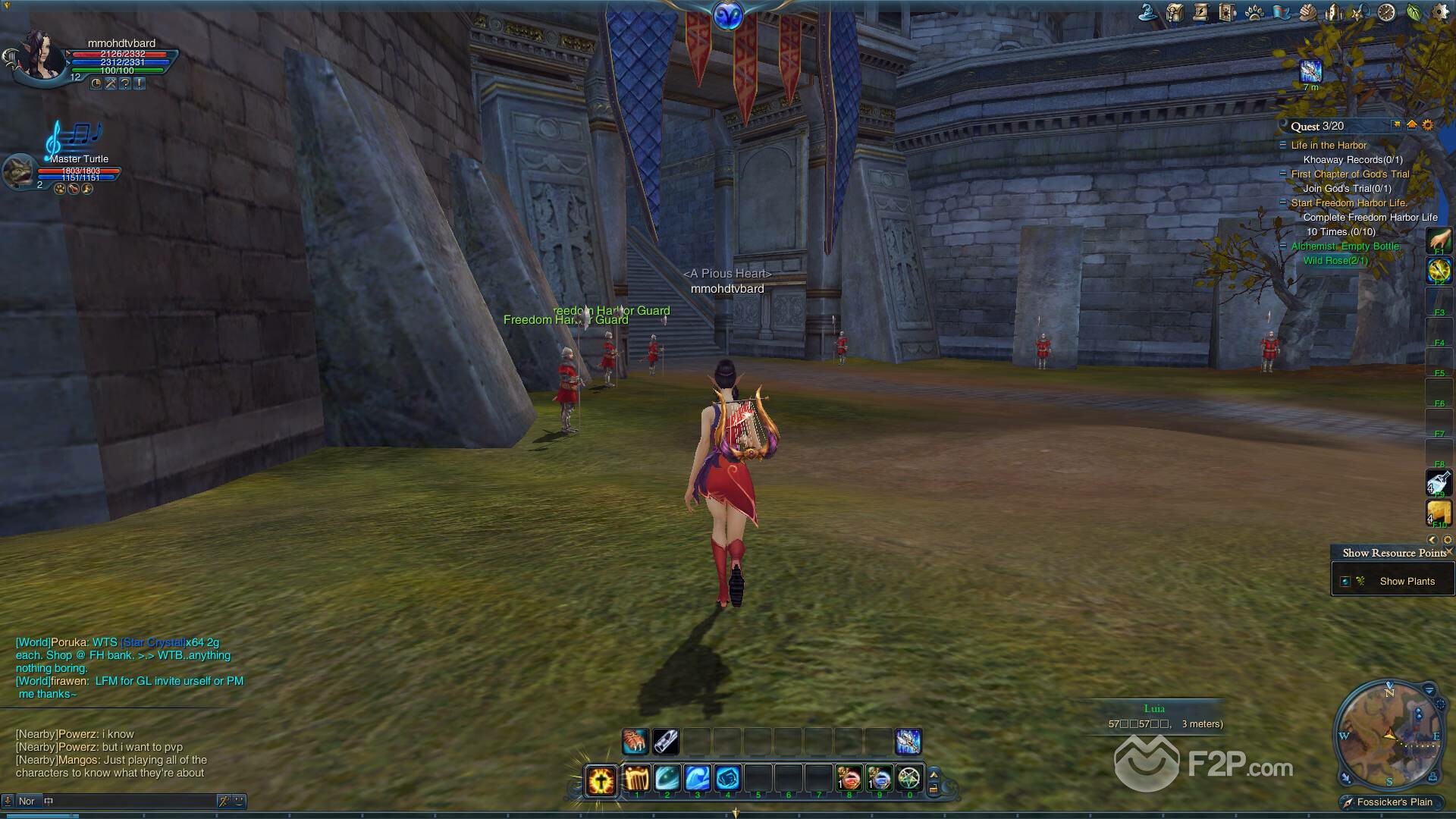Select the Alchemist: Empty Bottle quest
This screenshot has width=1456, height=819.
(x=1345, y=246)
